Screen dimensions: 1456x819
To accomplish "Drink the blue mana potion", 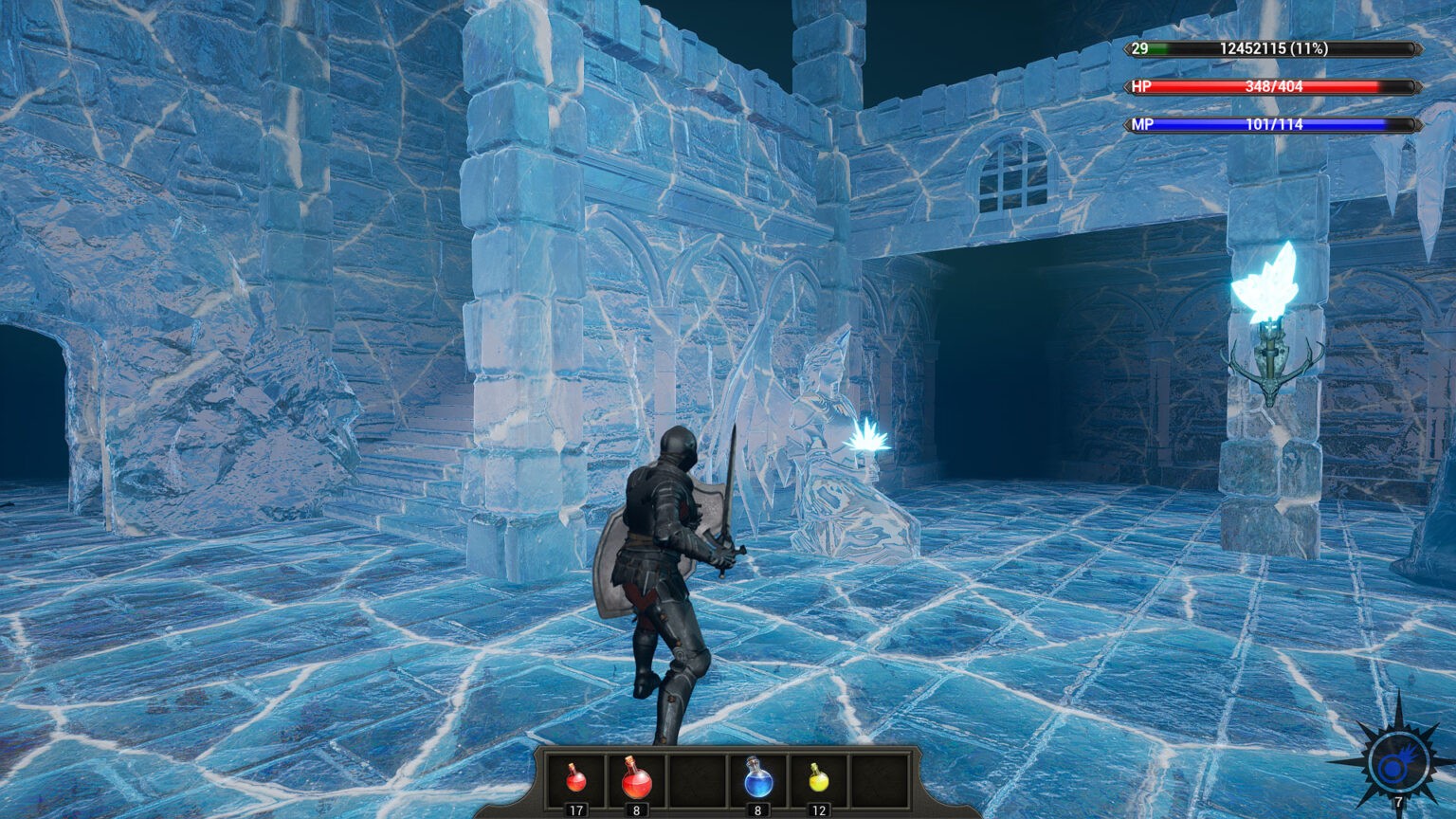I will point(758,778).
